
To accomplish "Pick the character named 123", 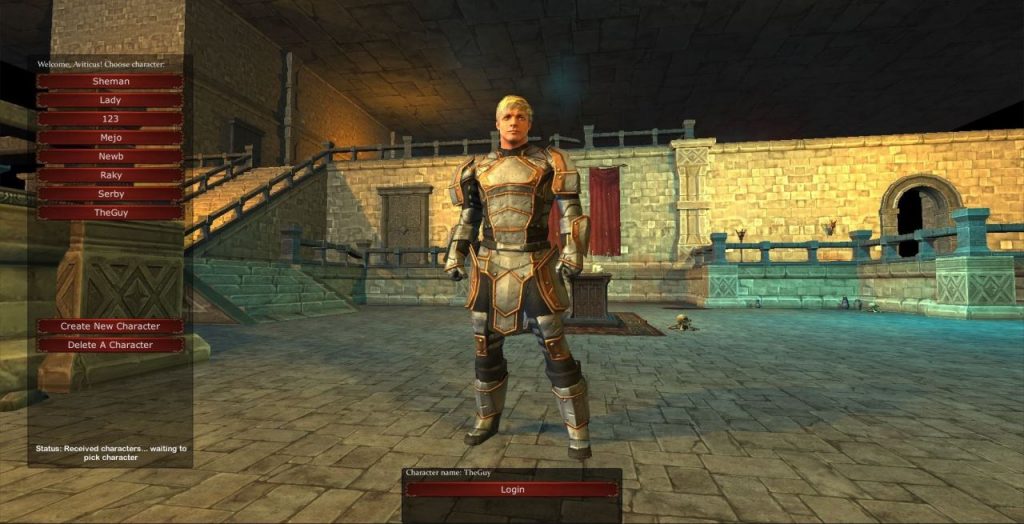I will [x=110, y=119].
